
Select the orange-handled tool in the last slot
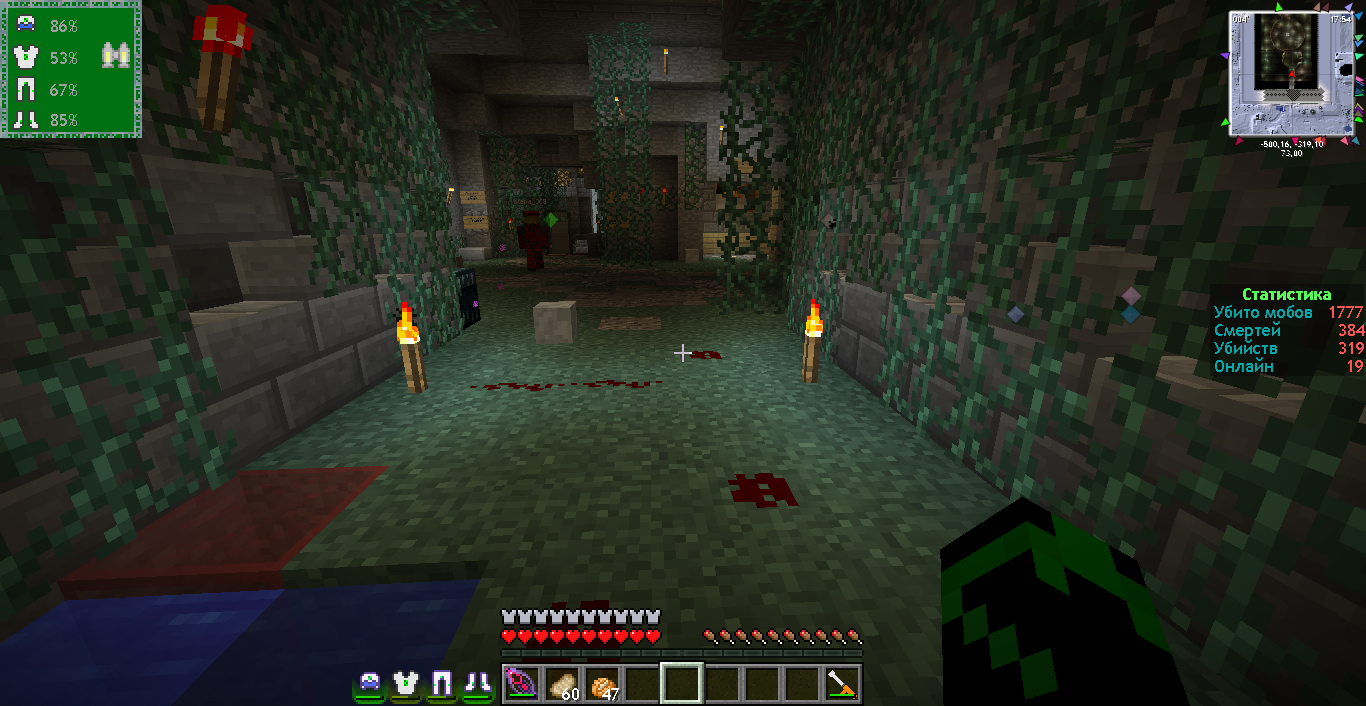tap(841, 684)
